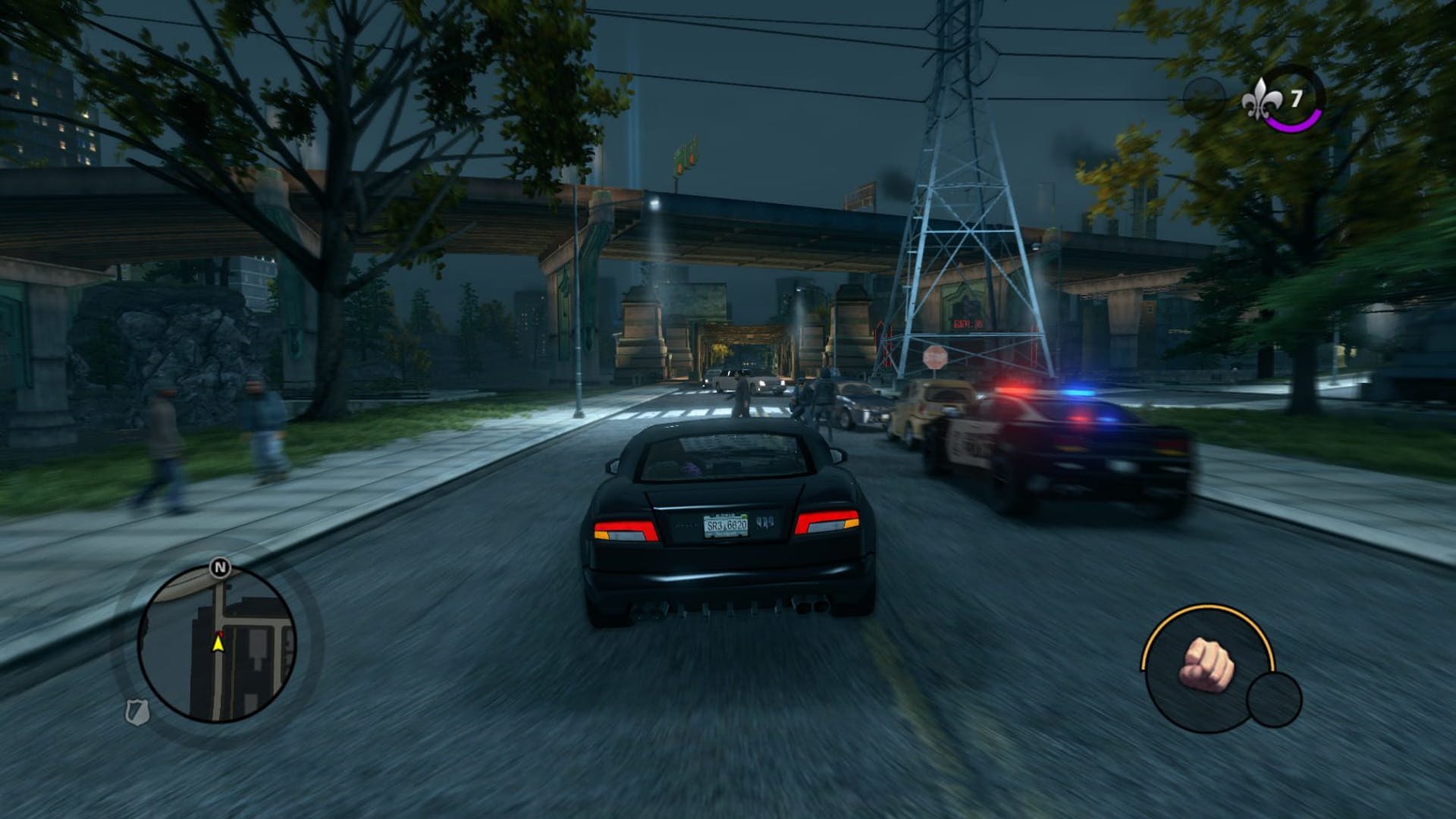Click the purple respect progress arc

point(1293,125)
